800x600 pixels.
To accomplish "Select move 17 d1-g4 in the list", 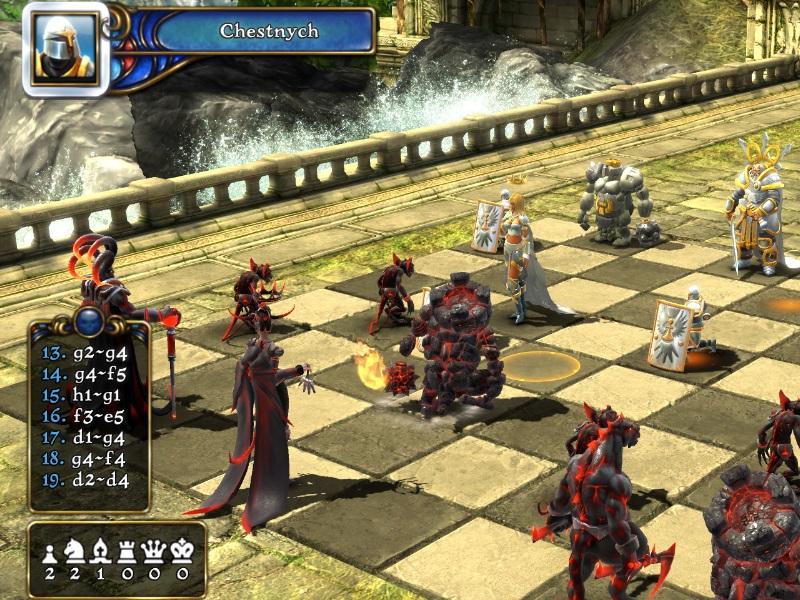I will click(x=85, y=437).
